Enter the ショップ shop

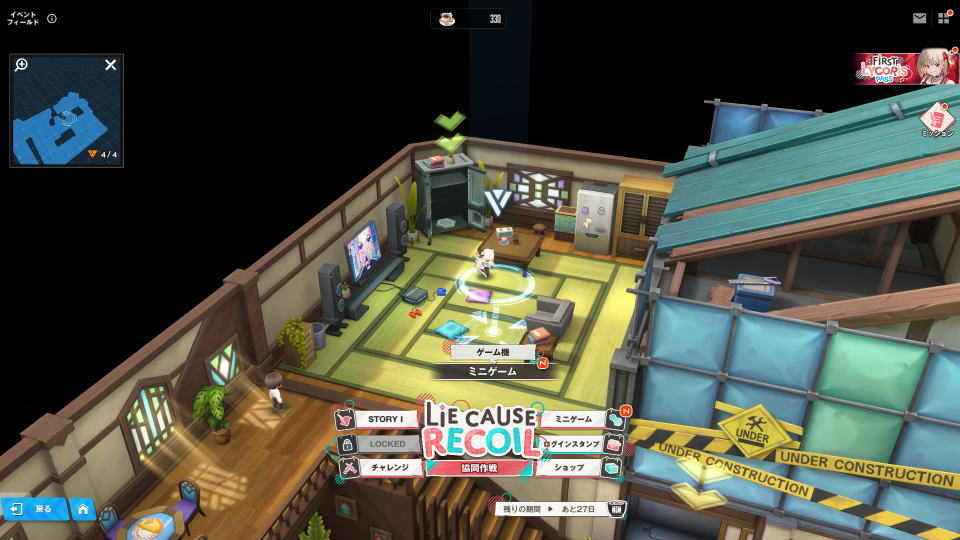tap(572, 467)
